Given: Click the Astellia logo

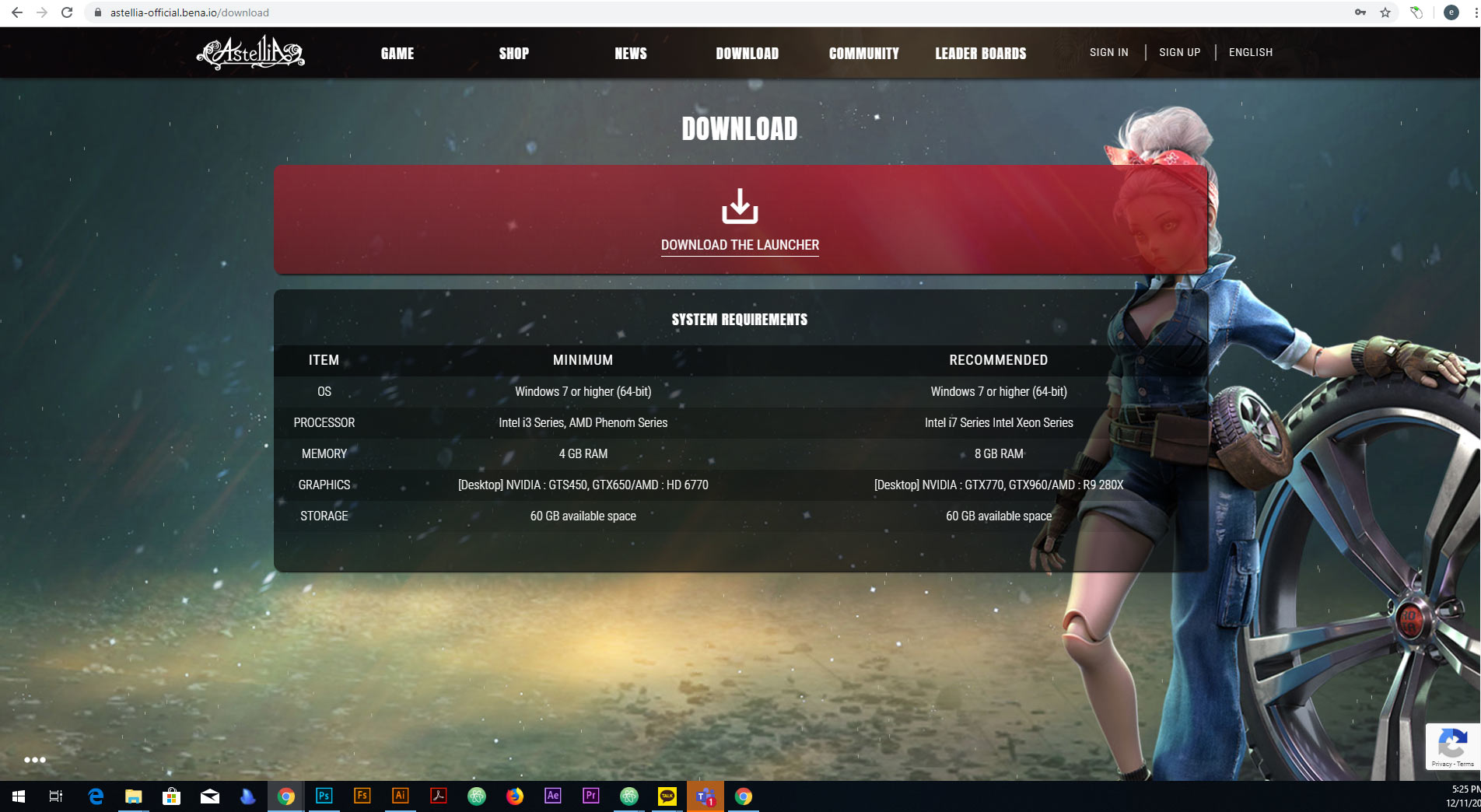Looking at the screenshot, I should [250, 53].
